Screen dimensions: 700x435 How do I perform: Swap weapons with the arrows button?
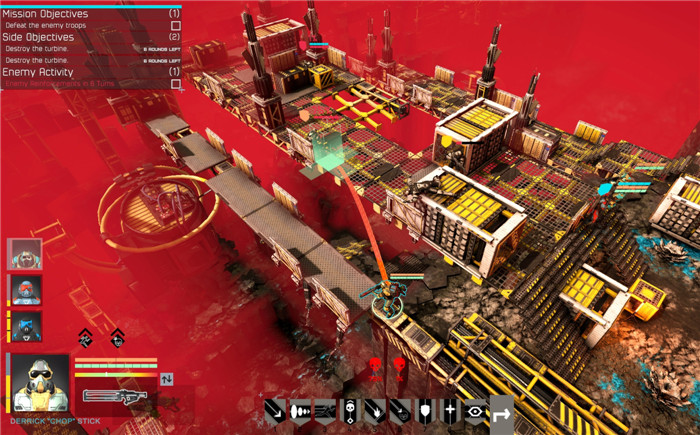click(167, 378)
